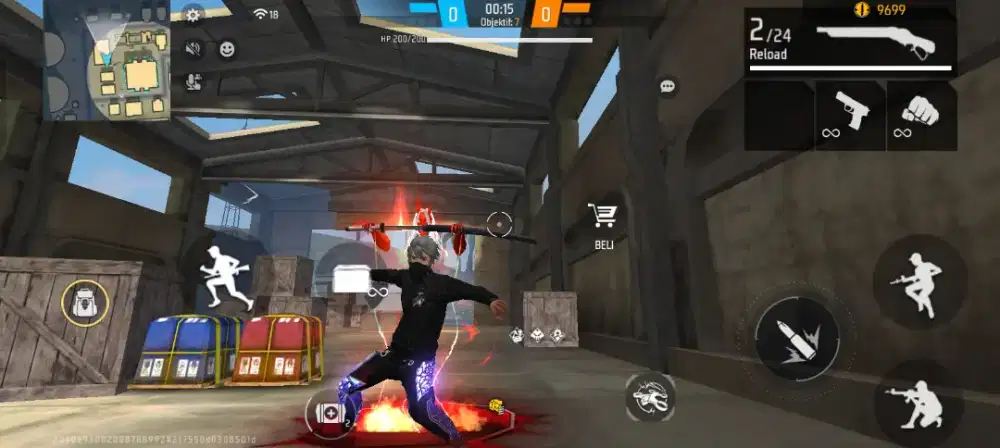The height and width of the screenshot is (448, 1000).
Task: Toggle the muted speaker icon
Action: [193, 48]
